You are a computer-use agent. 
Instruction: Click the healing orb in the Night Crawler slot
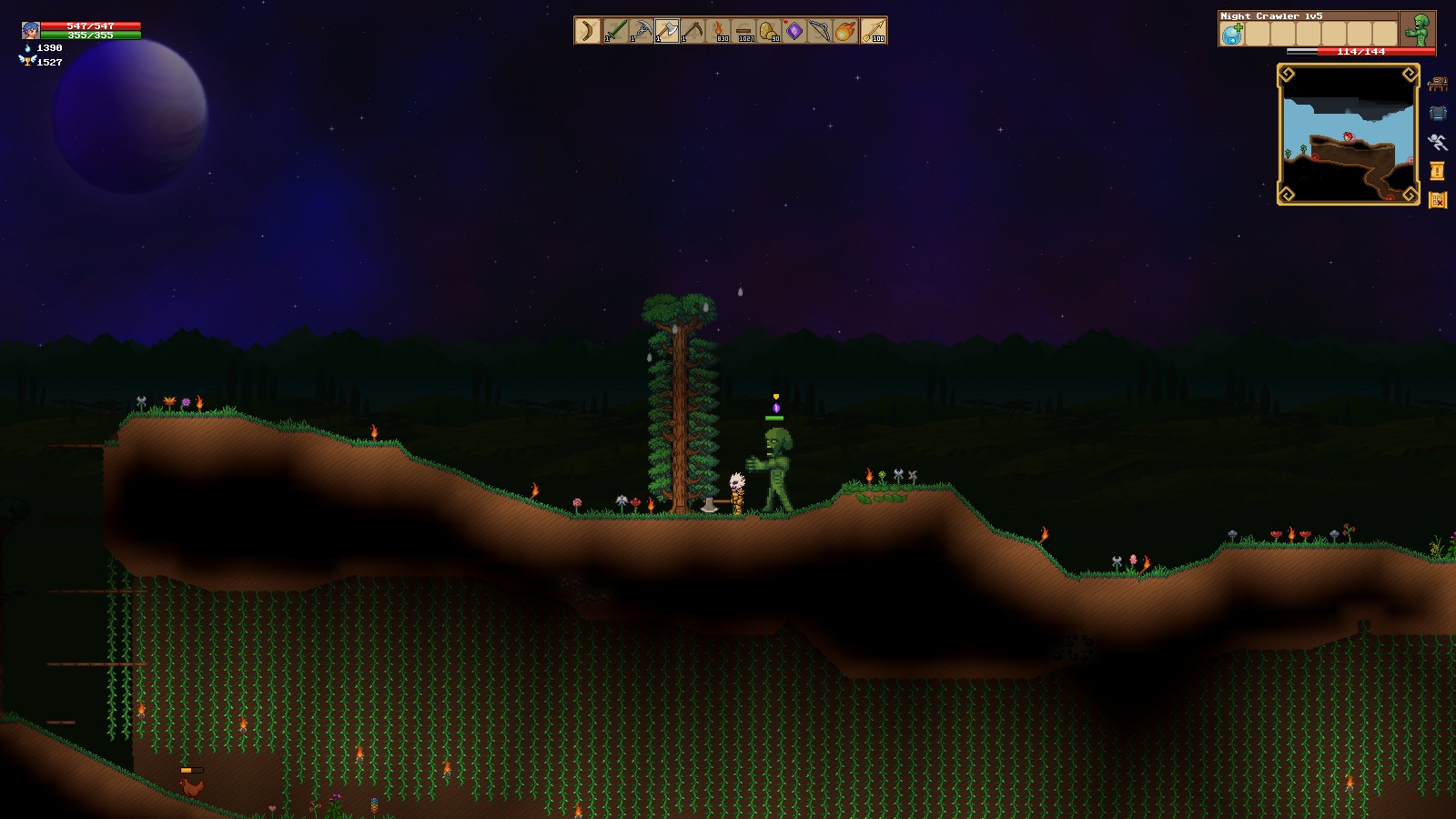point(1231,33)
